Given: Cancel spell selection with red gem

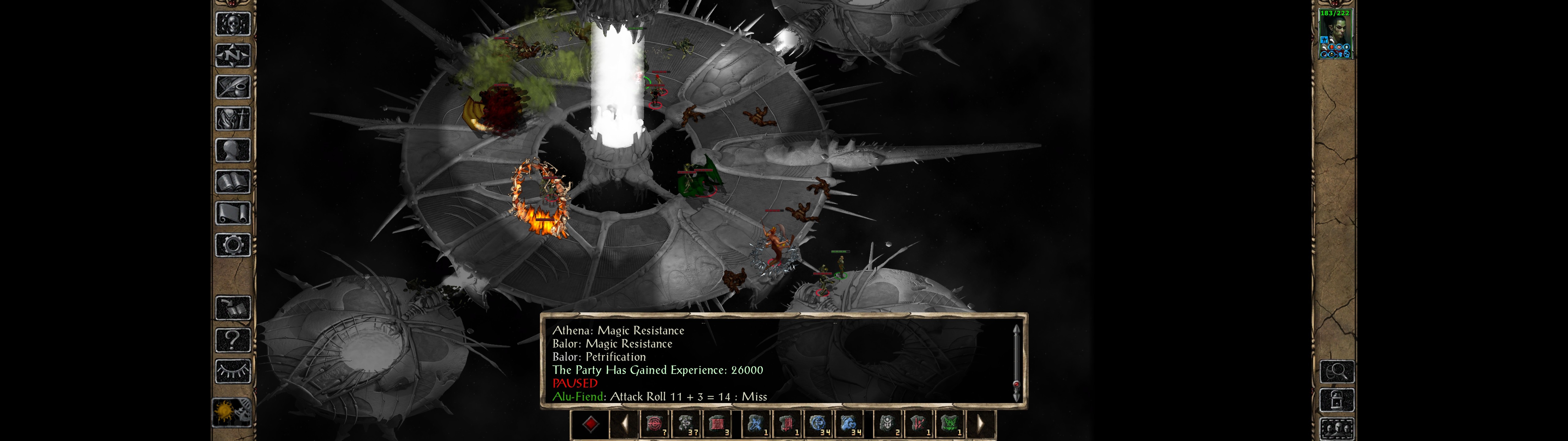Looking at the screenshot, I should [x=590, y=424].
